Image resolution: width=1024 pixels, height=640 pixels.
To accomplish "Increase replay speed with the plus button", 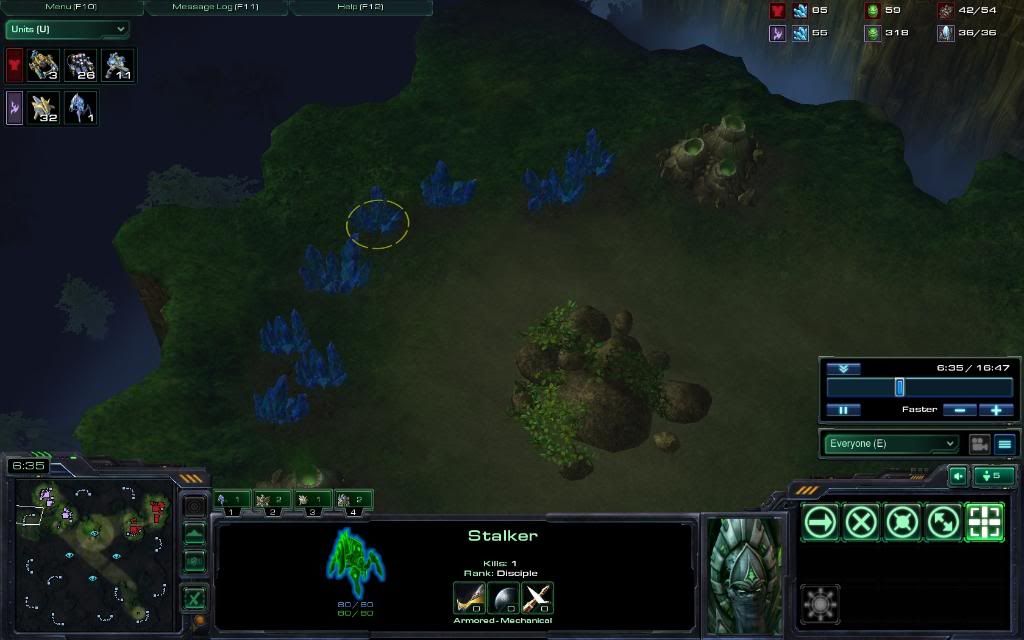I will tap(996, 410).
